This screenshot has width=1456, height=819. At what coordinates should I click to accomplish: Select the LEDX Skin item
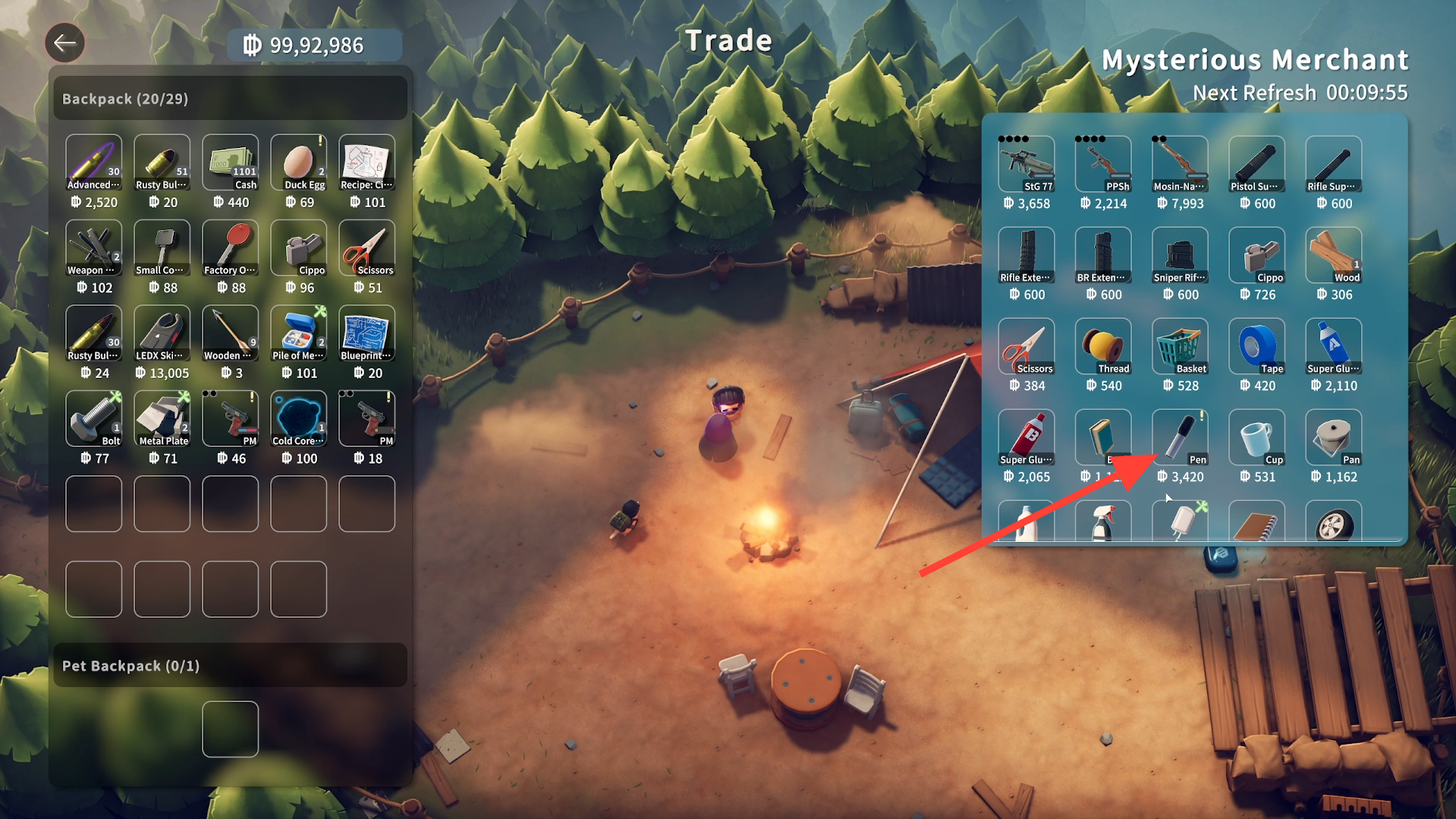coord(162,333)
